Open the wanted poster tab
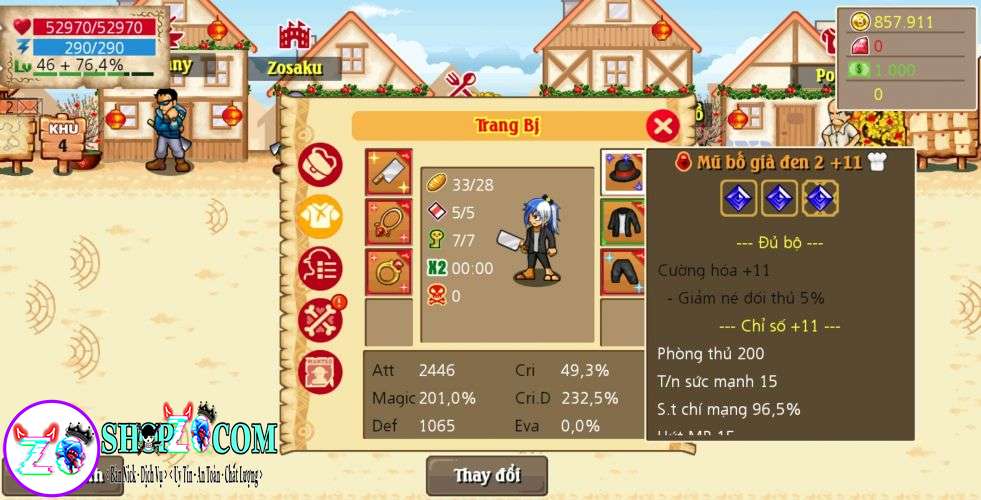Image resolution: width=981 pixels, height=500 pixels. [320, 370]
